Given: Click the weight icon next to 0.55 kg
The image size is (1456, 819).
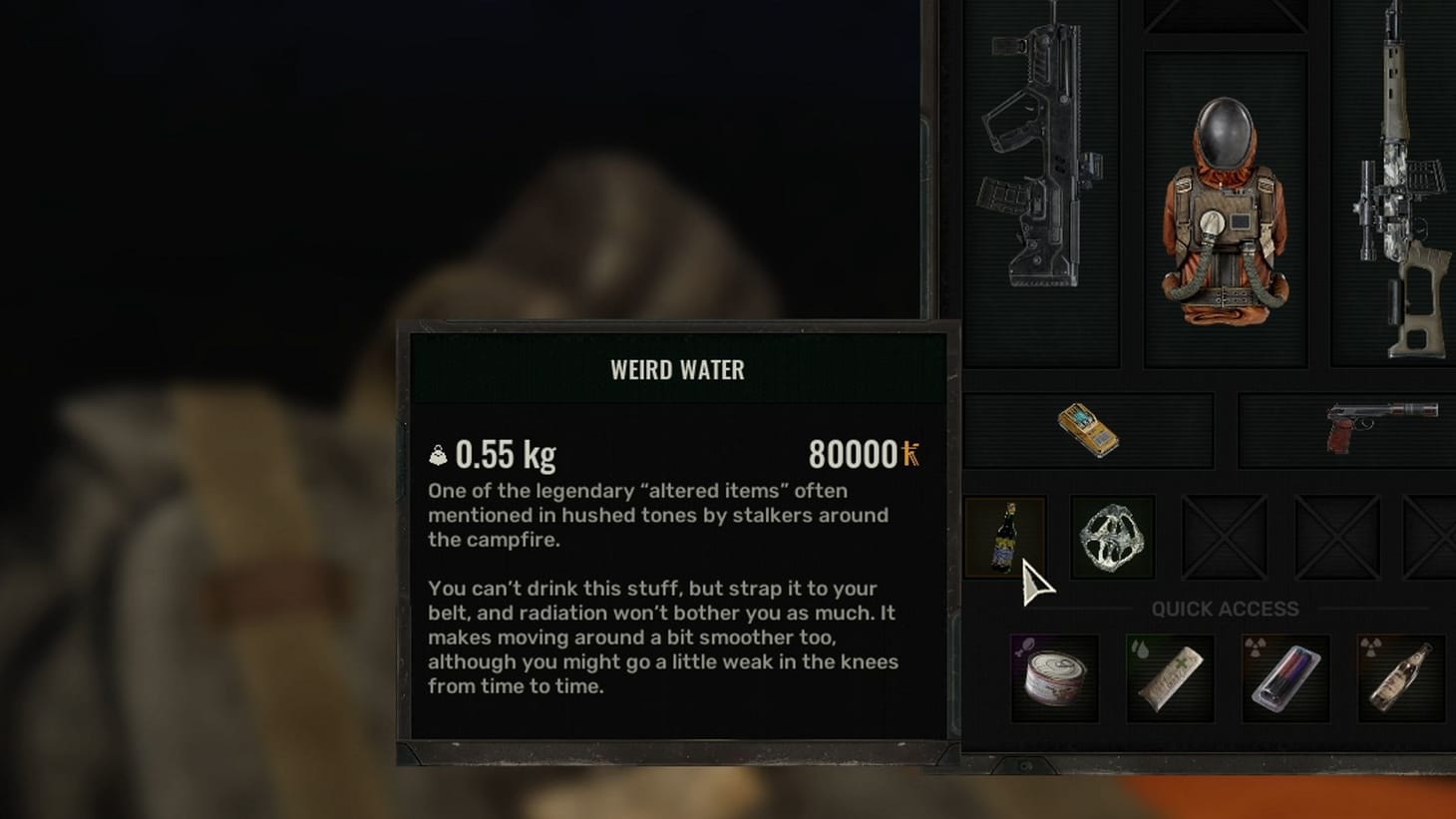Looking at the screenshot, I should point(439,454).
